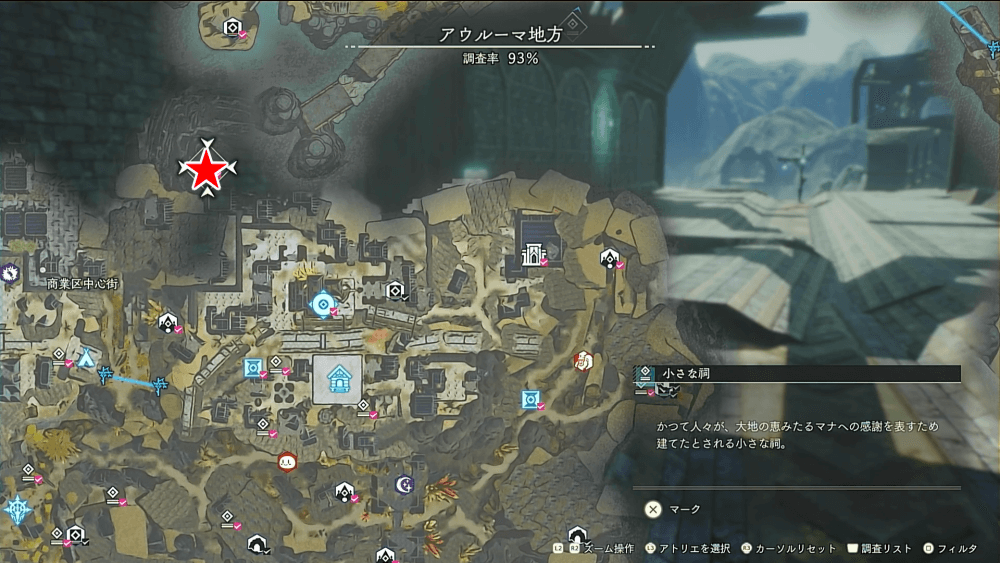
Task: Select the red swirl hexagon marker
Action: tap(584, 360)
